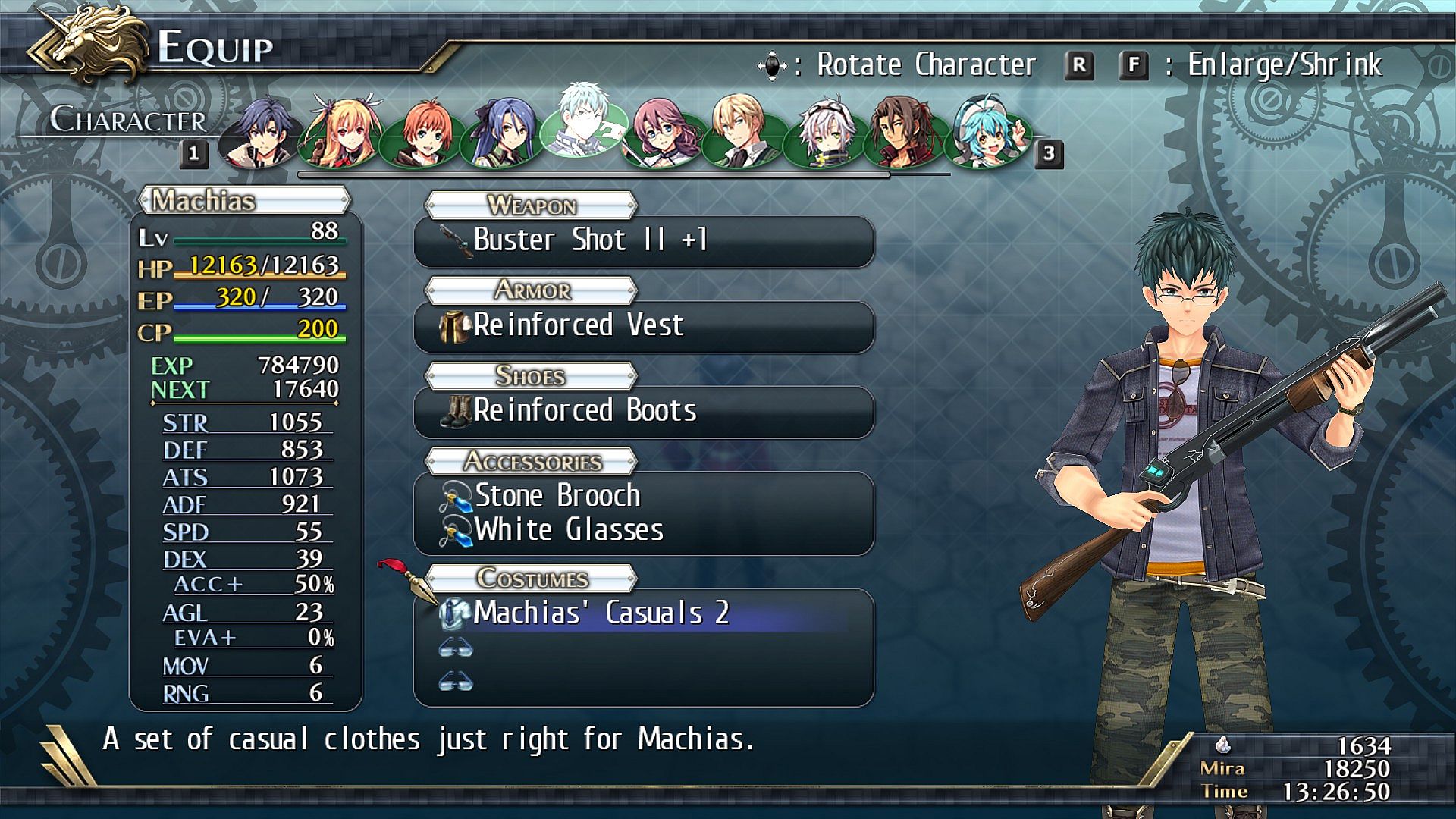Image resolution: width=1456 pixels, height=819 pixels.
Task: Select the Reinforced Boots shoes slot
Action: (x=643, y=411)
